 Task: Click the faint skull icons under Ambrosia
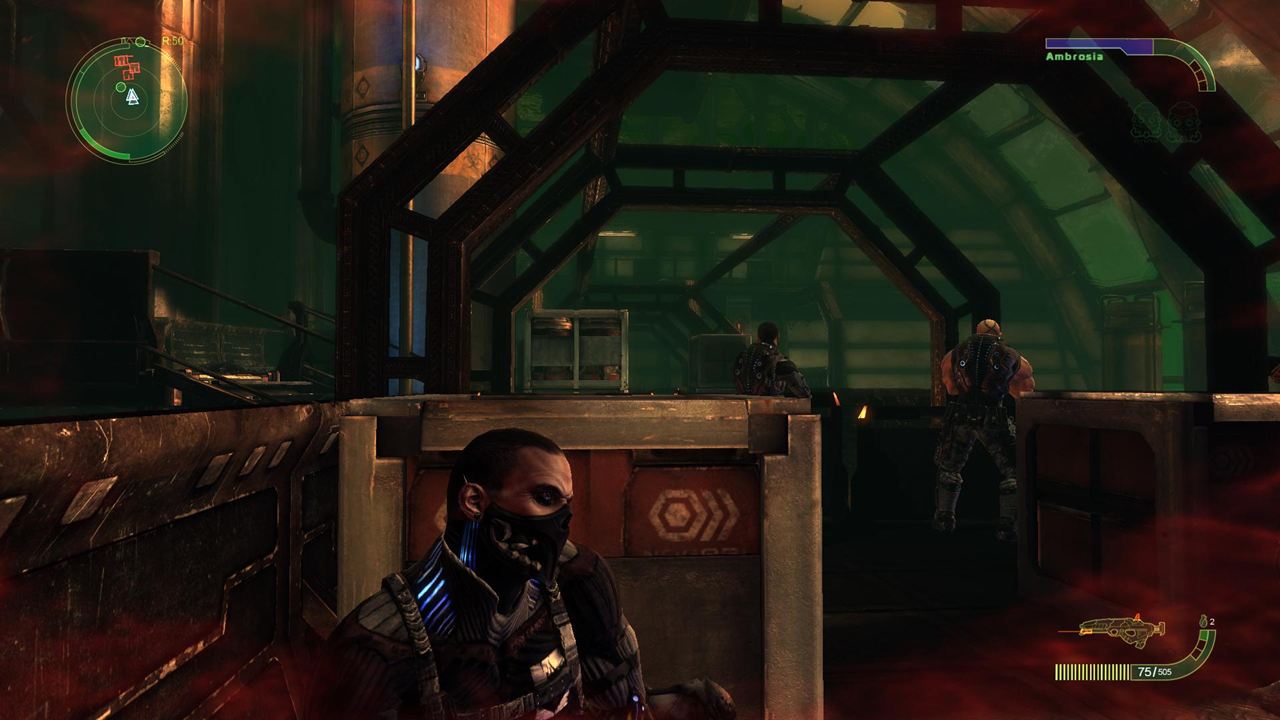click(1163, 124)
